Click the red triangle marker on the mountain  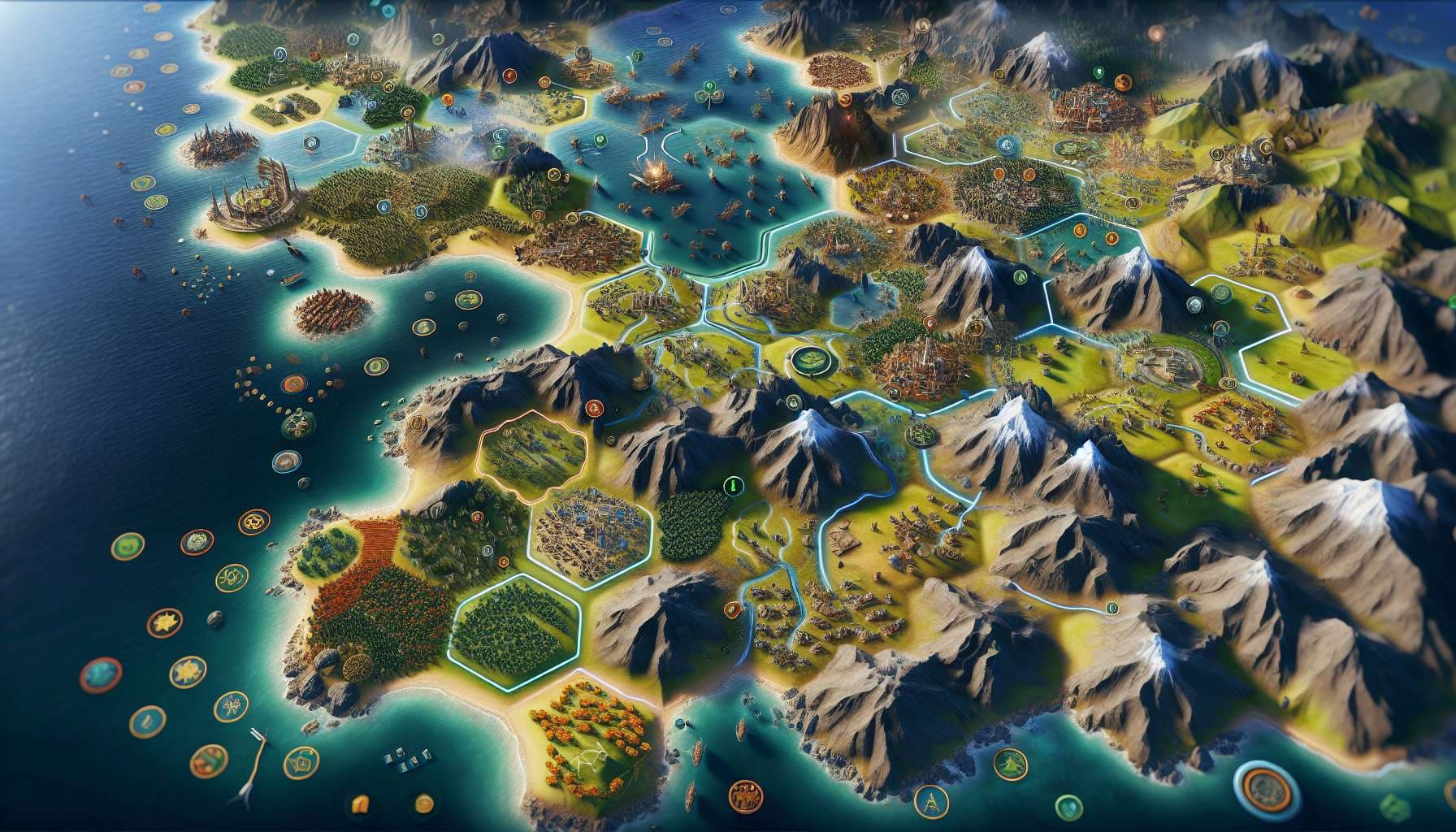594,409
